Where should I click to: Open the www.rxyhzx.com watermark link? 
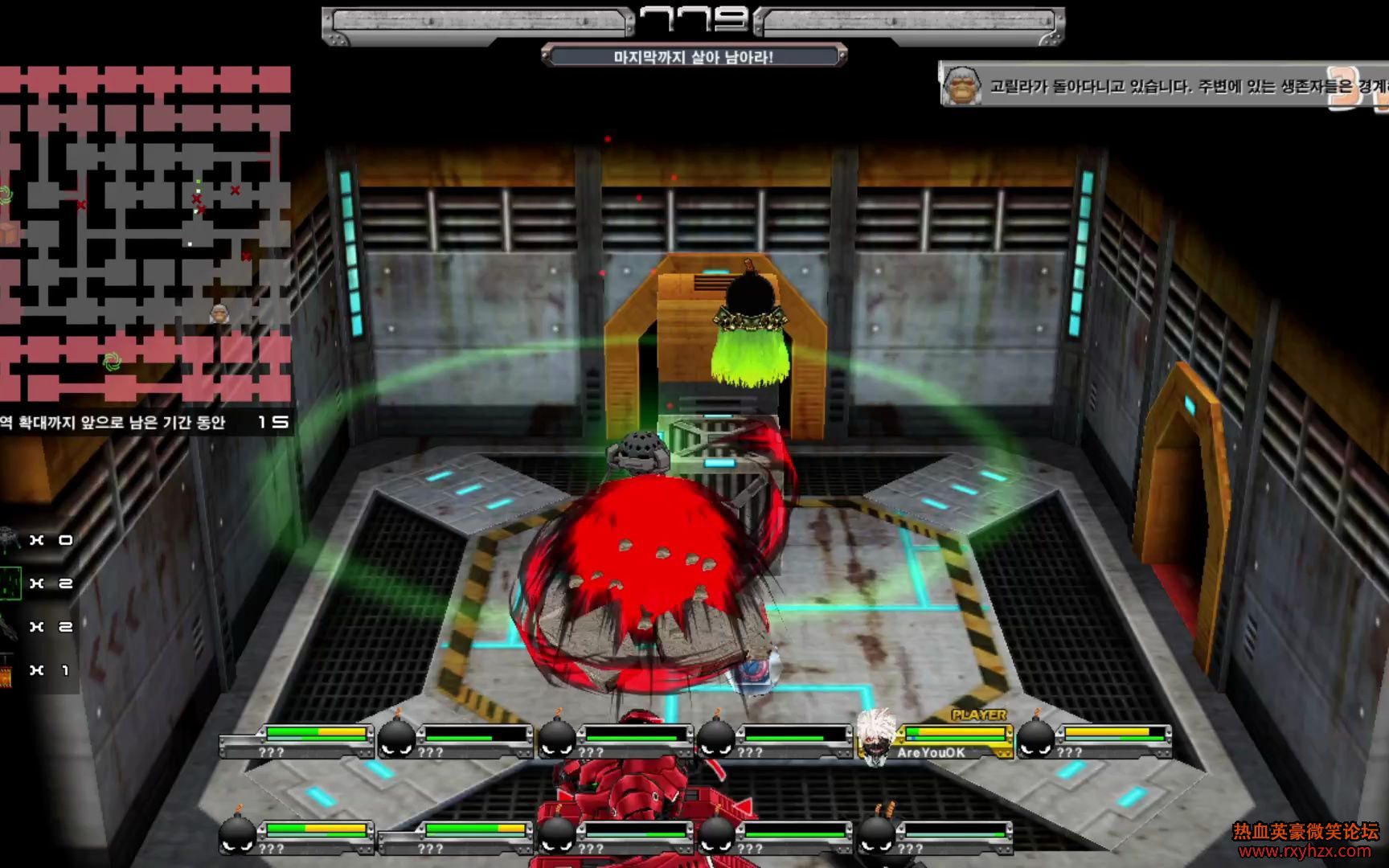pos(1305,851)
